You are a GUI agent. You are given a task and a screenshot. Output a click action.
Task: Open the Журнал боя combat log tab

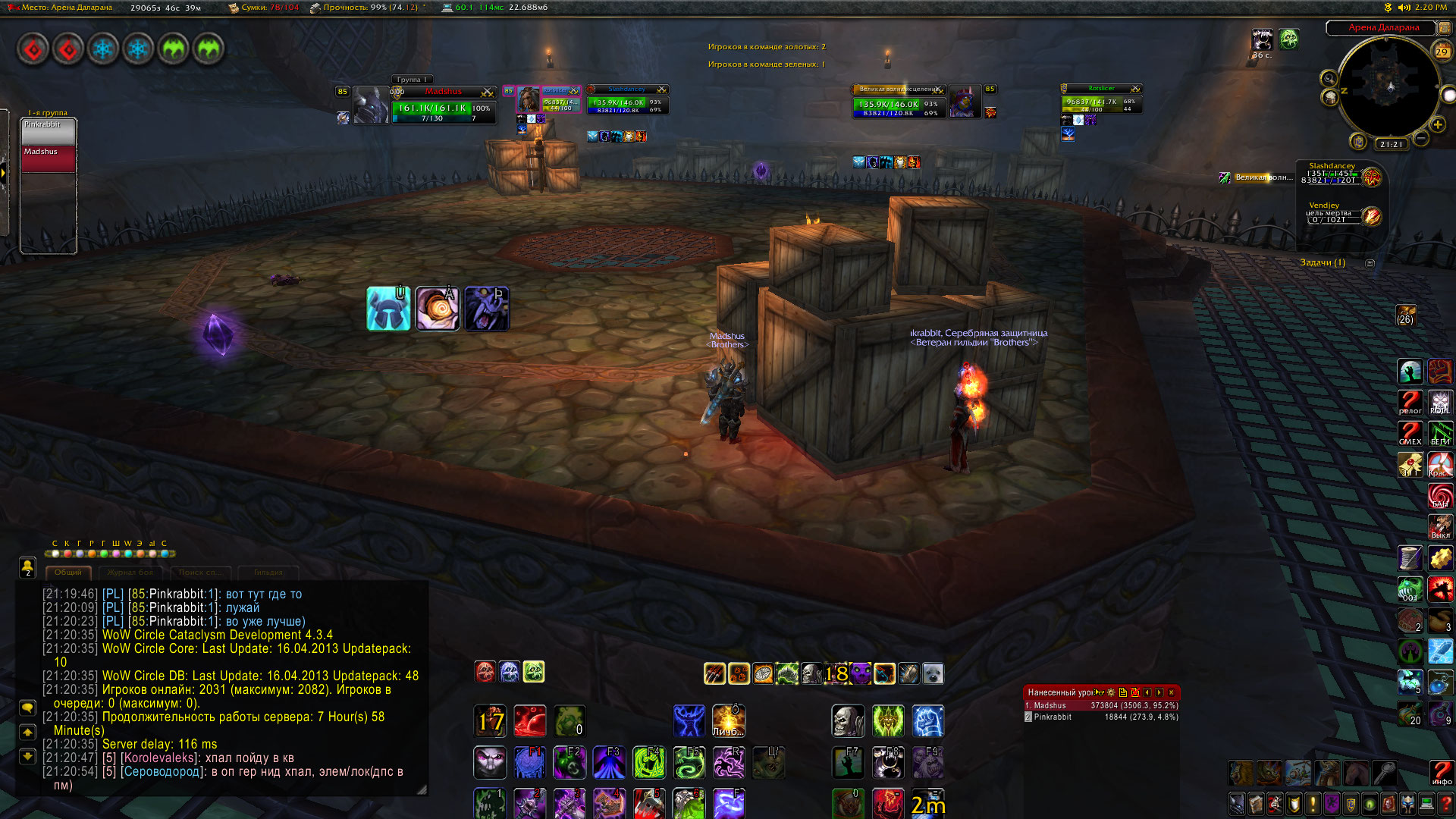pos(130,573)
